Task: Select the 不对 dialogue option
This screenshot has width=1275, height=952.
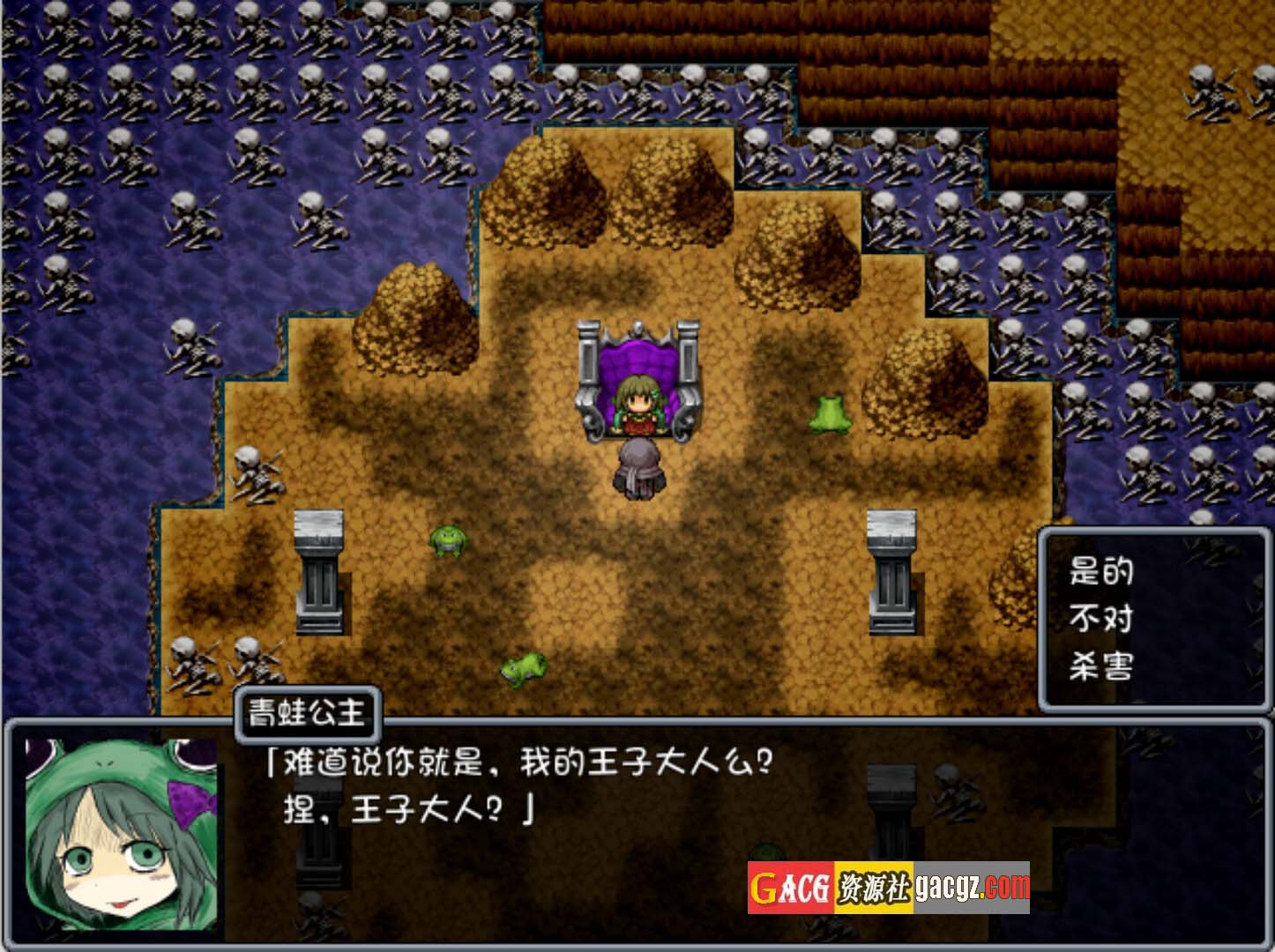Action: [x=1100, y=619]
